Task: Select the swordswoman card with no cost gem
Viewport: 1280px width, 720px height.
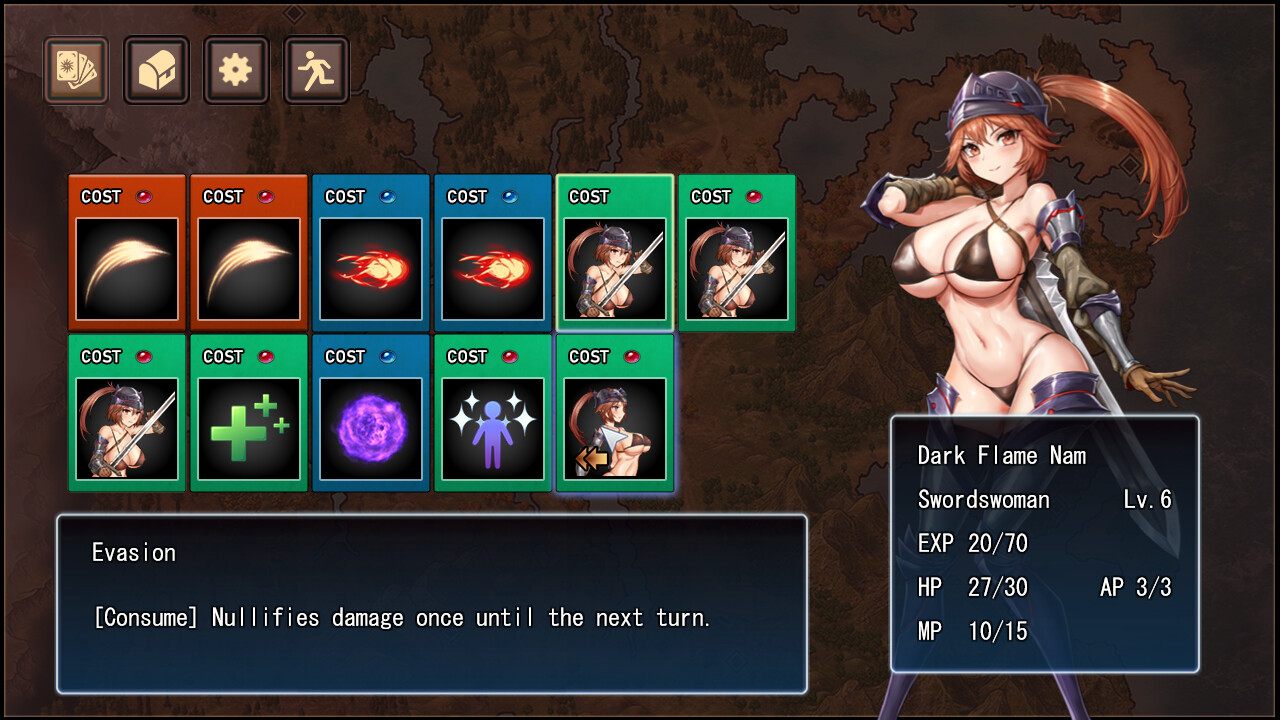Action: (615, 254)
